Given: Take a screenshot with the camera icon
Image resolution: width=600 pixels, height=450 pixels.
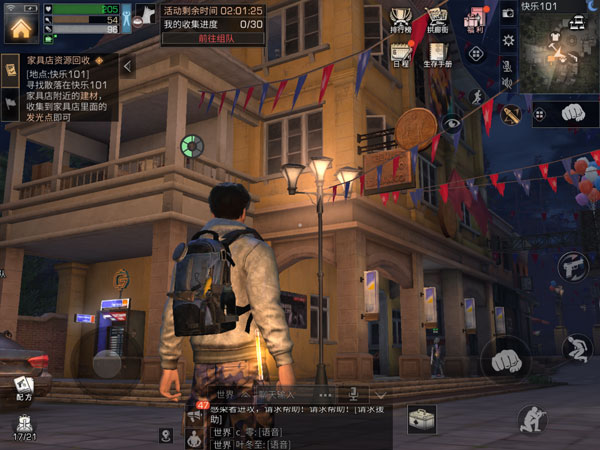Looking at the screenshot, I should pos(507,12).
